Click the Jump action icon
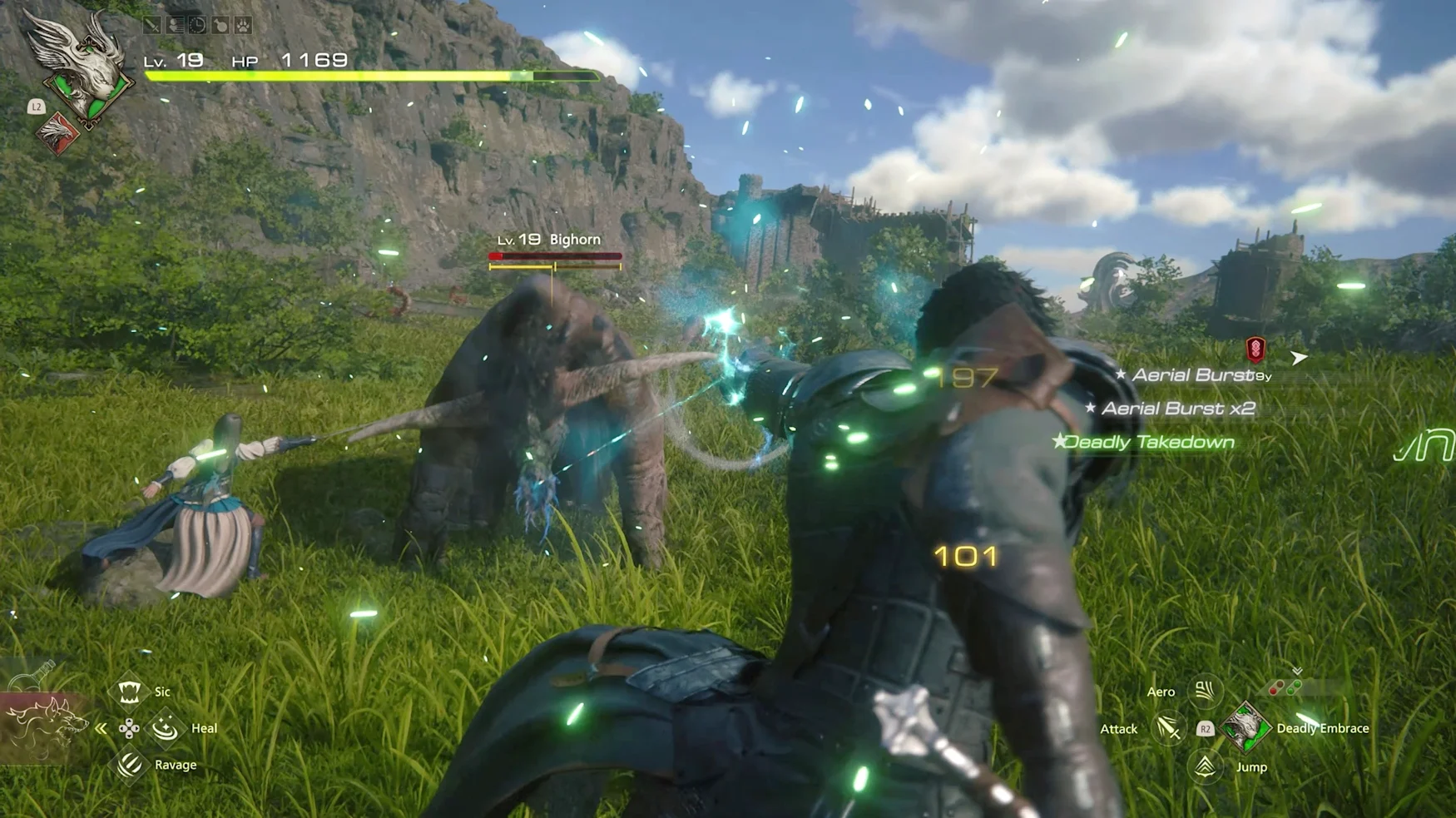This screenshot has width=1456, height=818. tap(1206, 766)
